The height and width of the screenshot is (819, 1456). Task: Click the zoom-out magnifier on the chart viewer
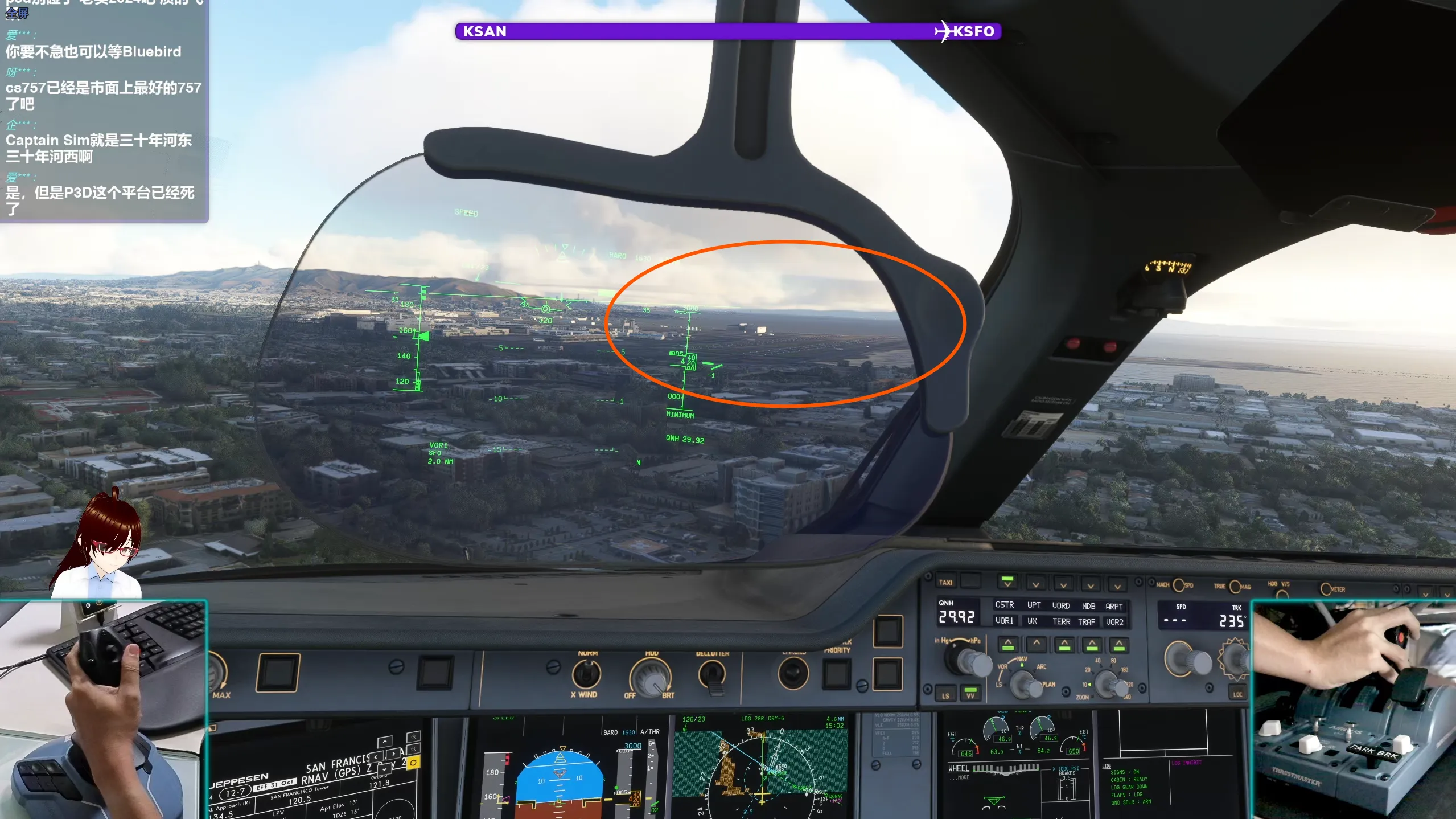(413, 748)
